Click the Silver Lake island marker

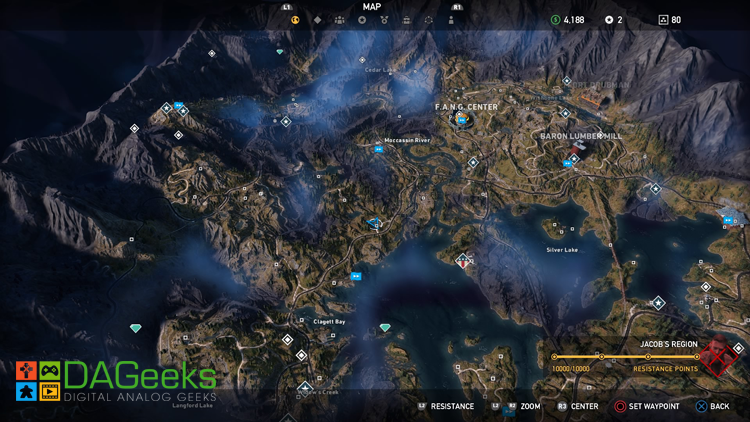(463, 260)
